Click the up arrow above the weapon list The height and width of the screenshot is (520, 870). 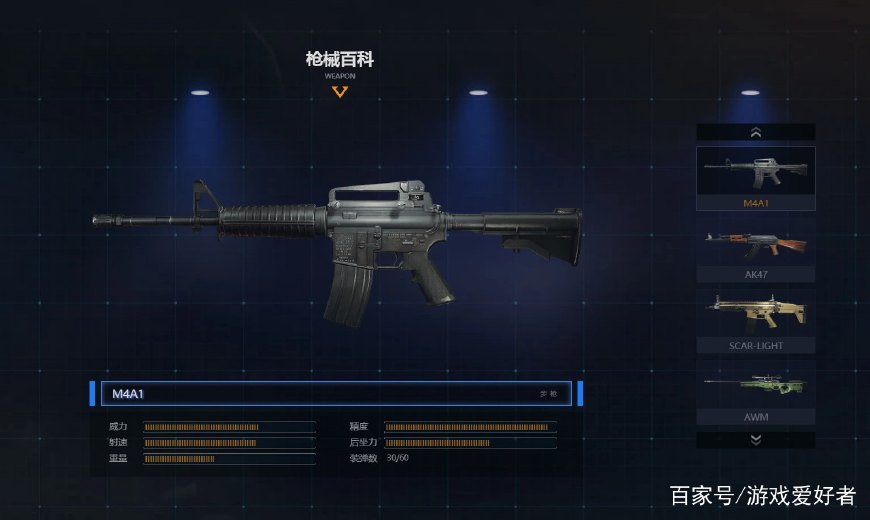coord(755,132)
